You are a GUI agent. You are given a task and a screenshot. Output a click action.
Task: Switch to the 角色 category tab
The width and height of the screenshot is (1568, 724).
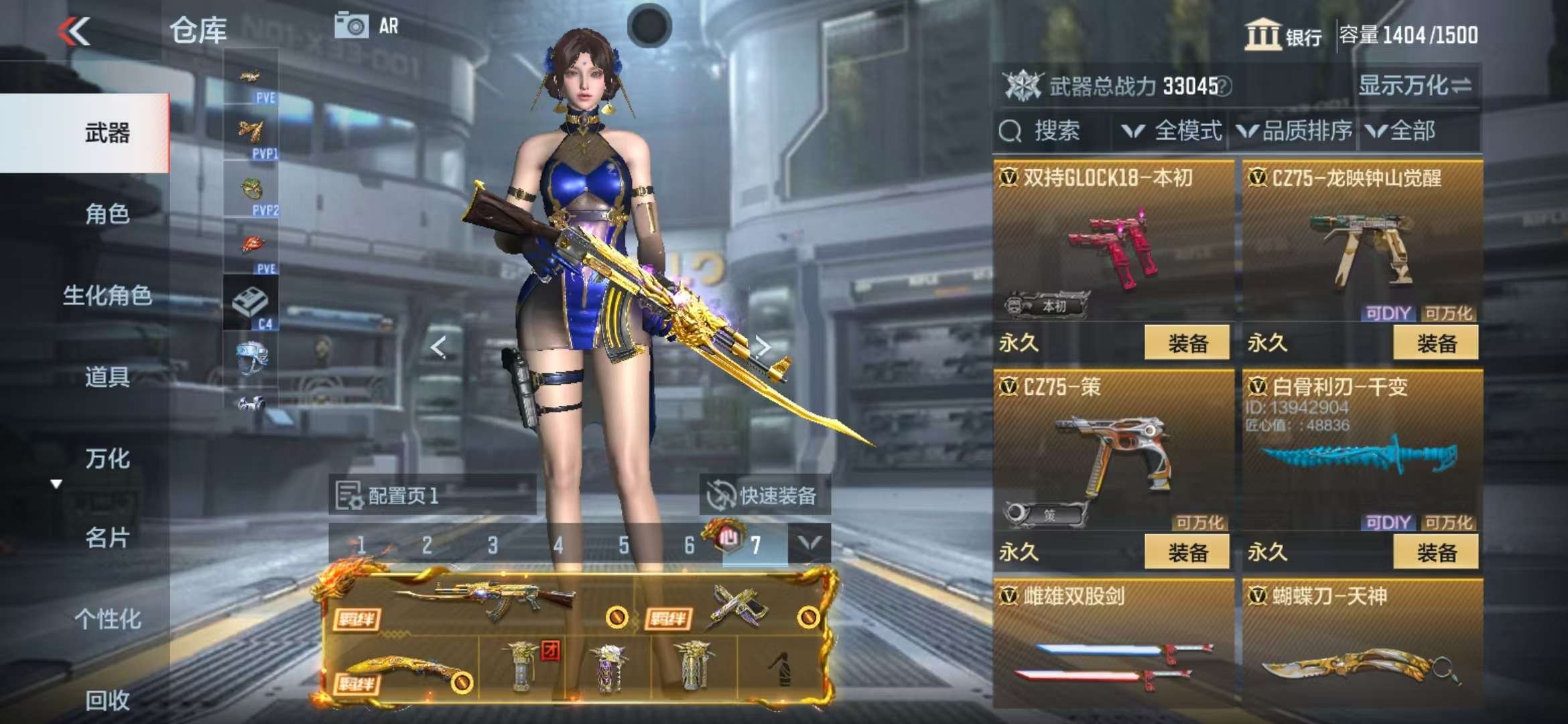107,215
